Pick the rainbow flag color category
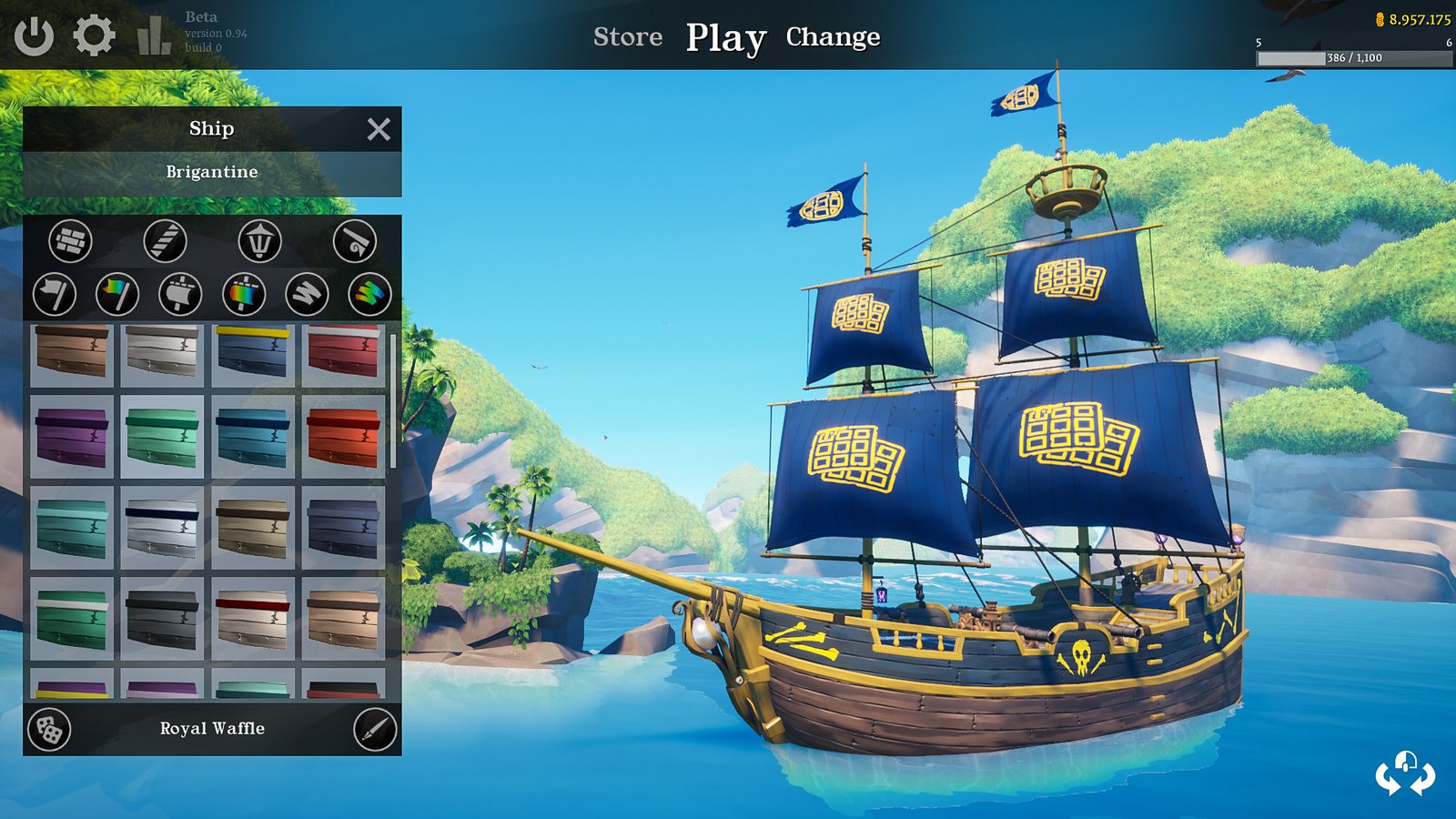 117,294
